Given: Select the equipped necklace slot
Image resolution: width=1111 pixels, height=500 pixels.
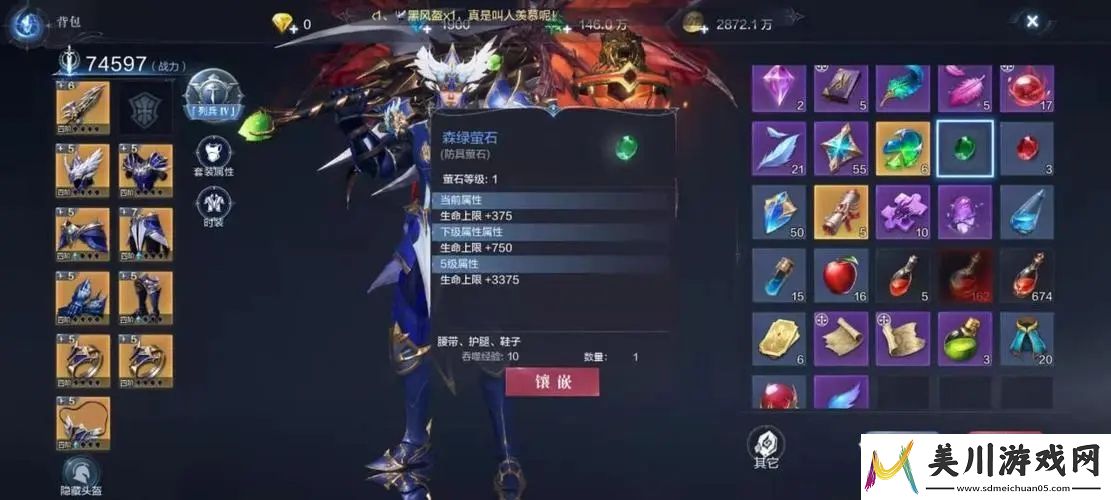Looking at the screenshot, I should pos(83,422).
